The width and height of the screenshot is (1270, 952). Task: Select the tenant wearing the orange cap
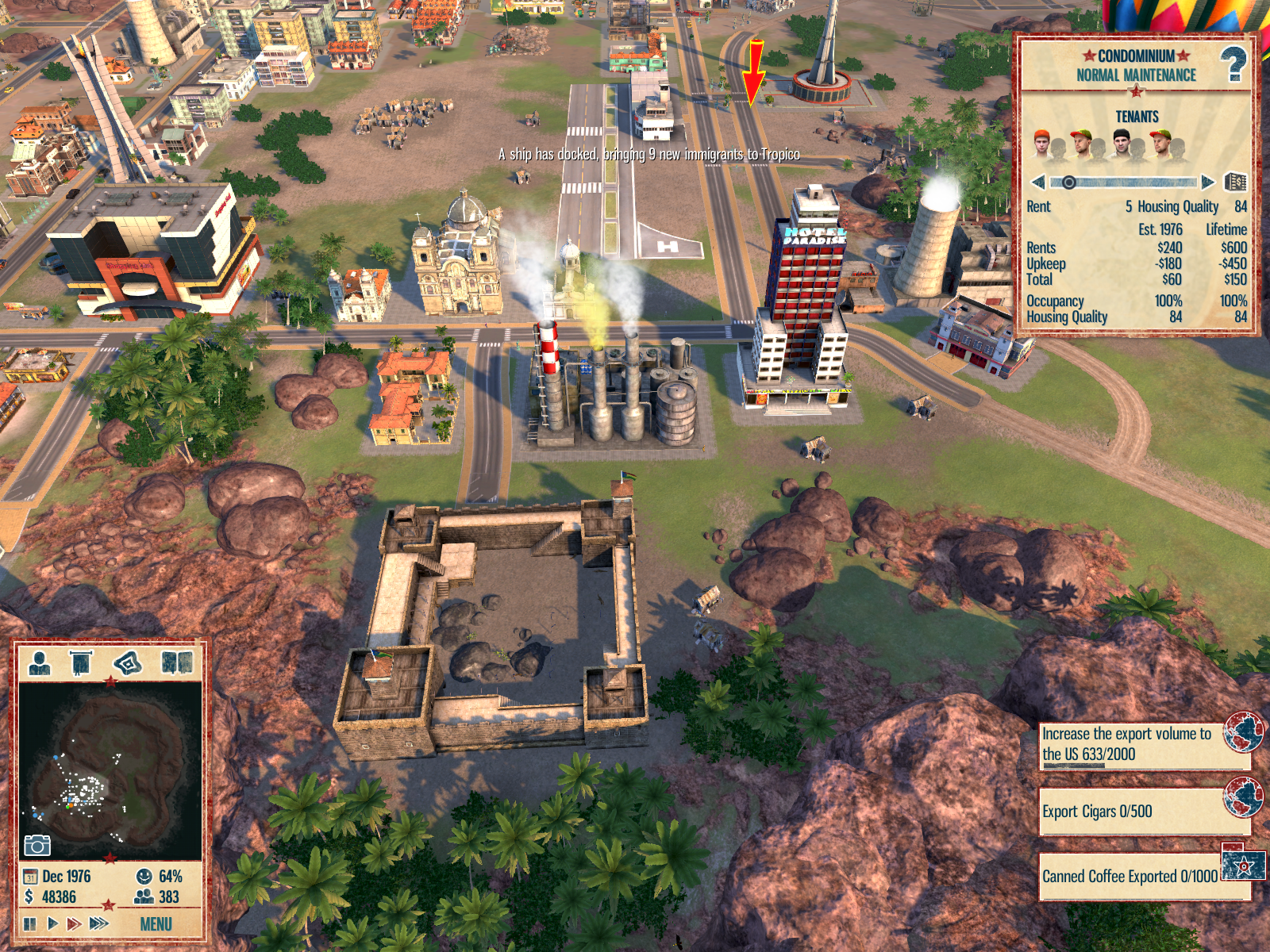(x=1043, y=144)
